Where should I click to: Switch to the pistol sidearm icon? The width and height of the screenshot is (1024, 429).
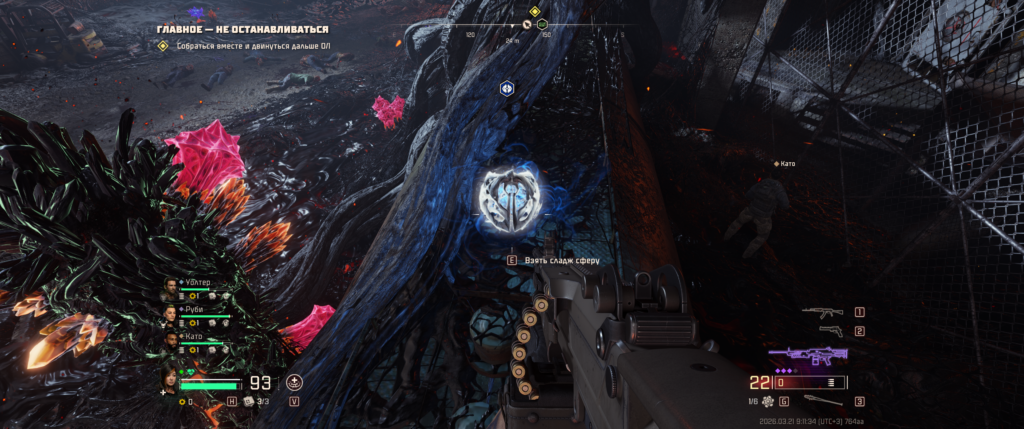click(825, 331)
